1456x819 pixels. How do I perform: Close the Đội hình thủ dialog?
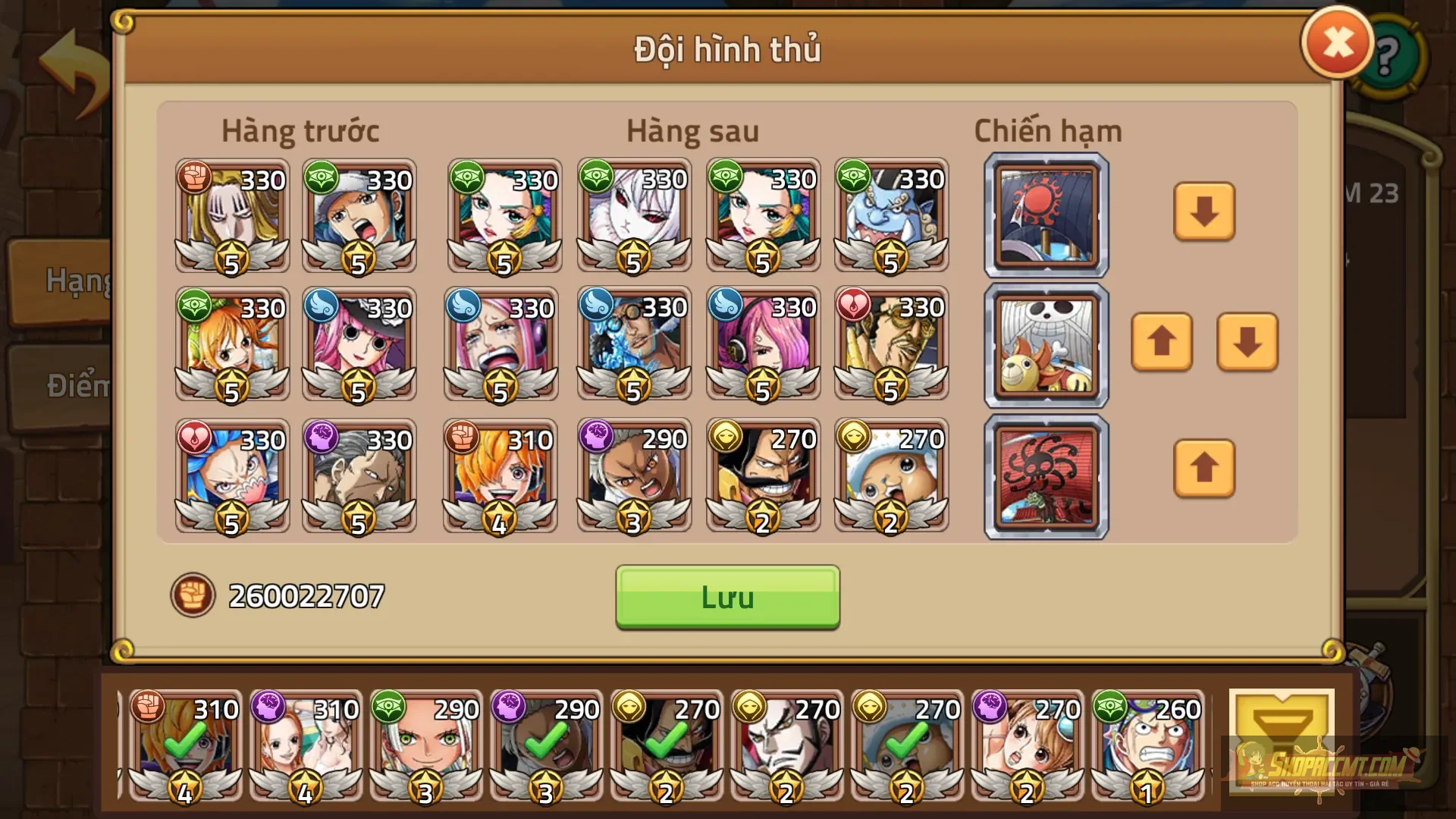[x=1337, y=42]
